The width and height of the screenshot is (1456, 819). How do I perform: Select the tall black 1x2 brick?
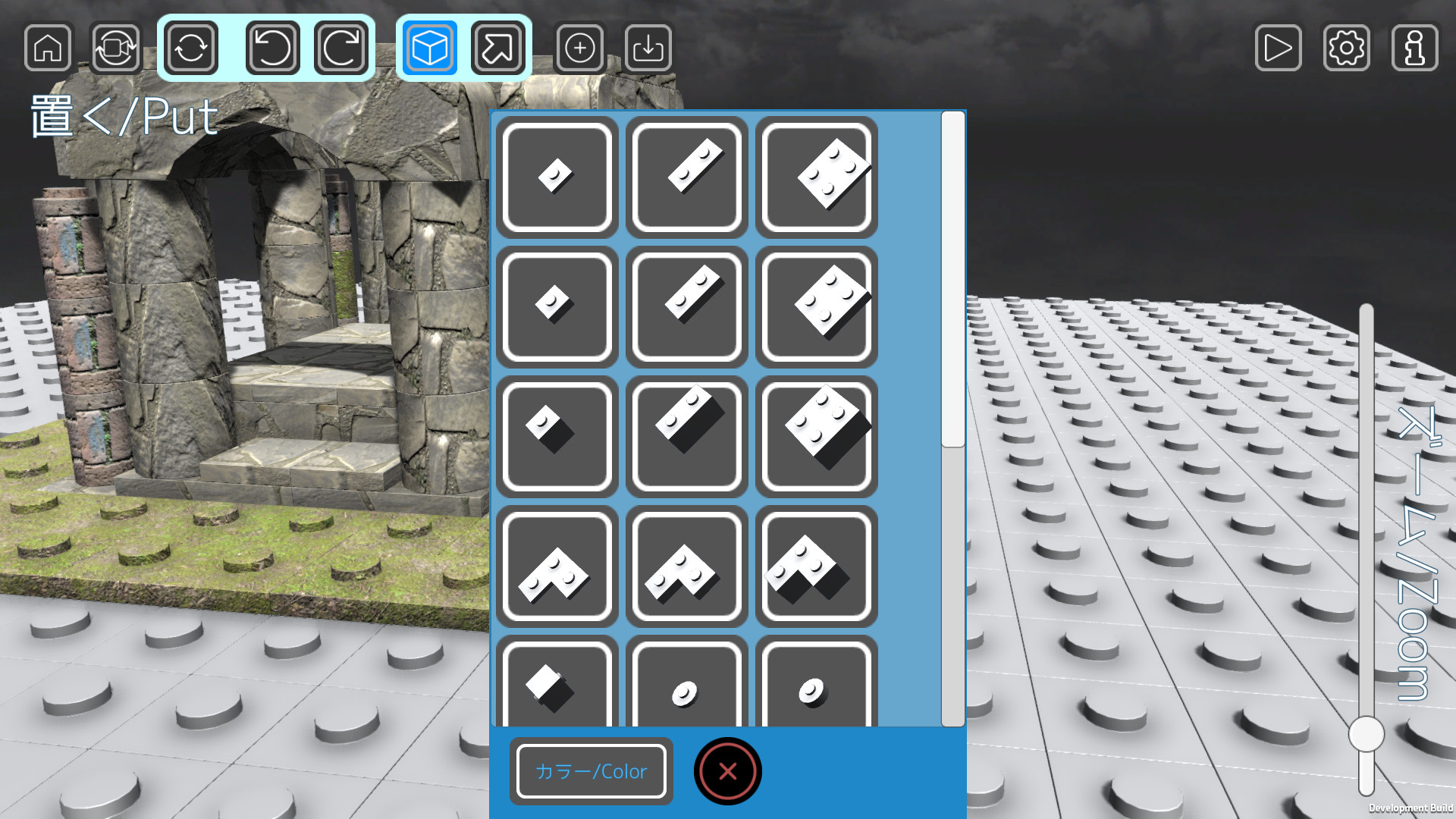(x=686, y=437)
